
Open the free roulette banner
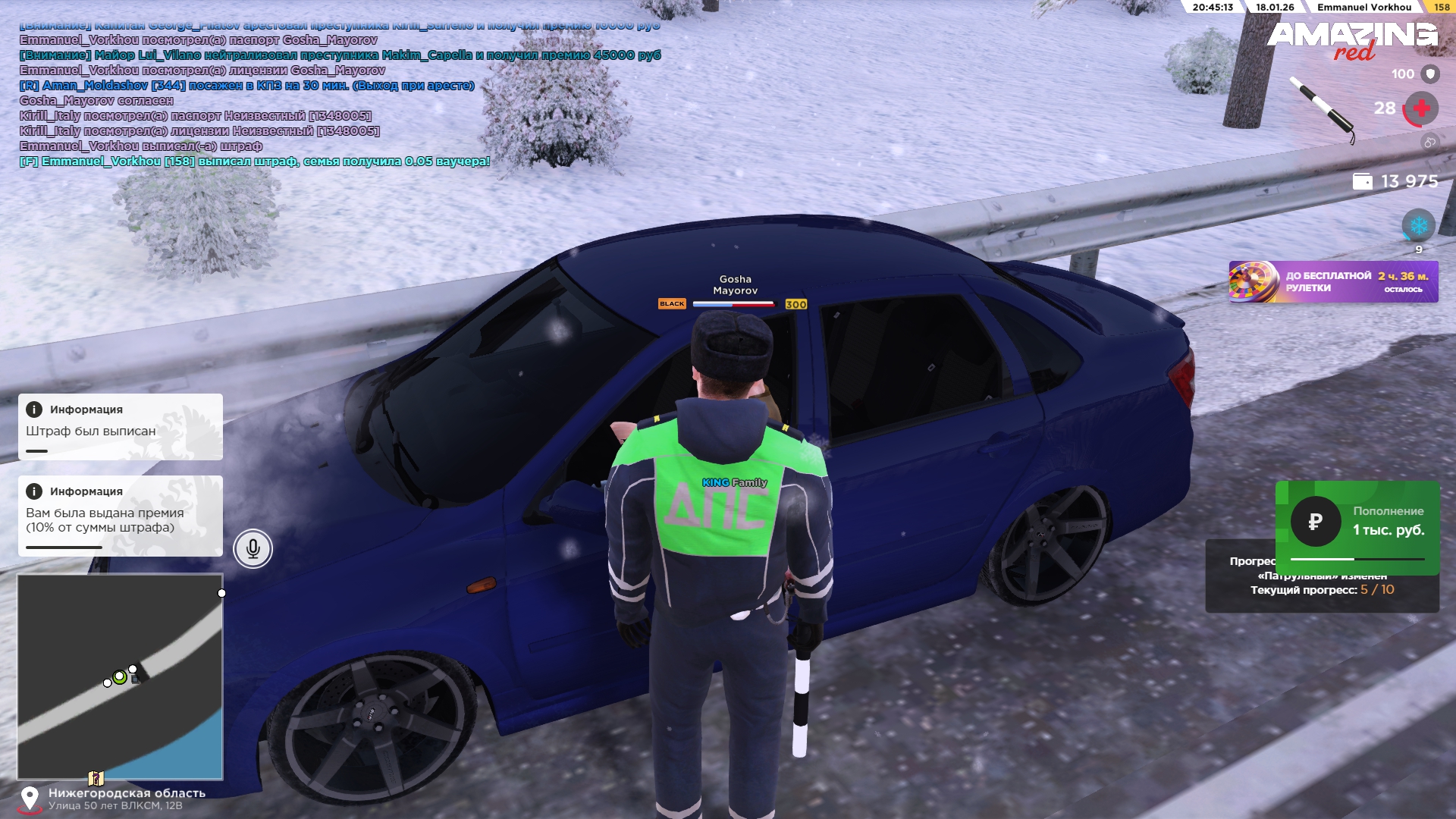pyautogui.click(x=1333, y=282)
